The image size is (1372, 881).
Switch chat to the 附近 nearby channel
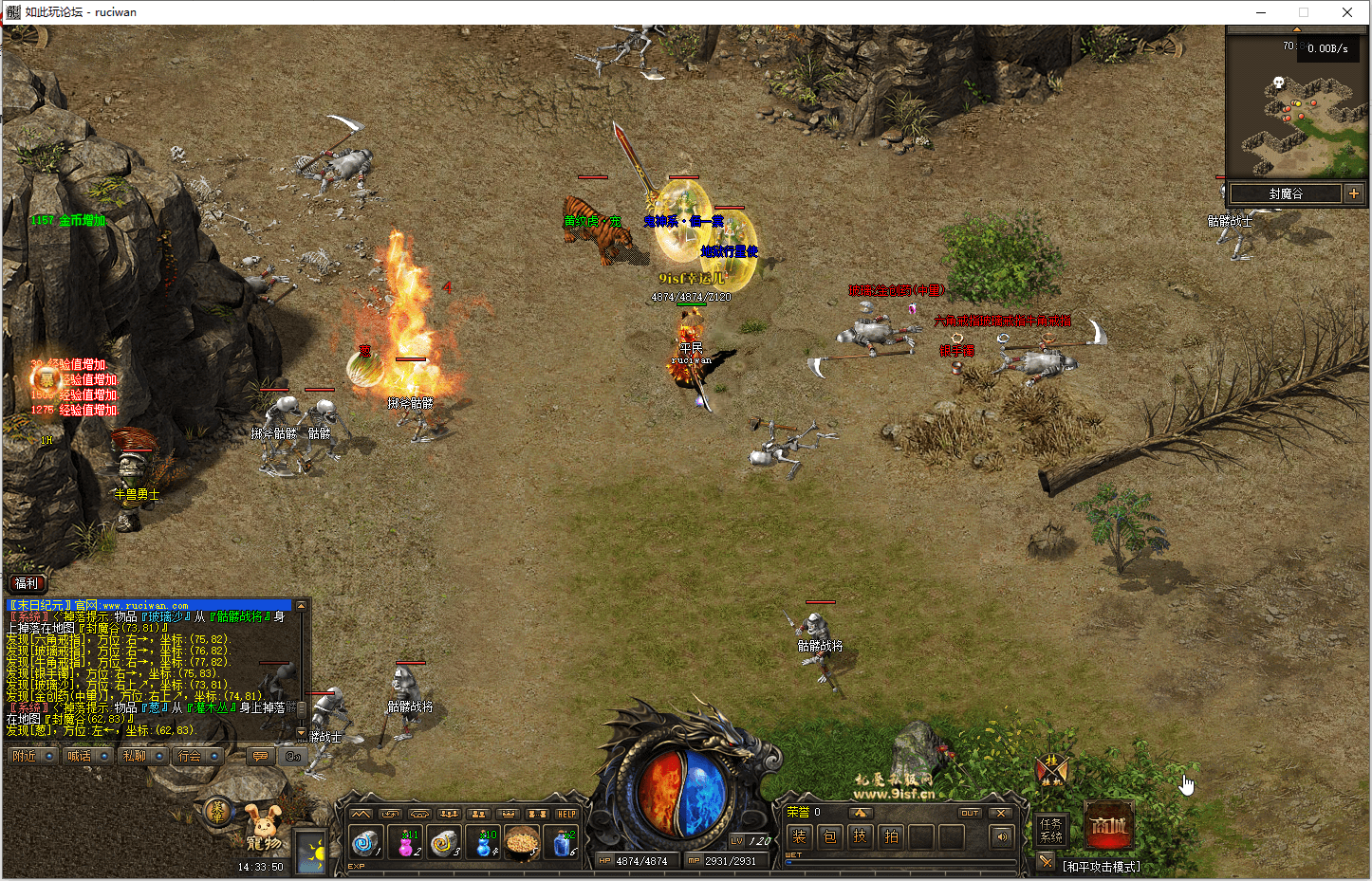tap(24, 756)
